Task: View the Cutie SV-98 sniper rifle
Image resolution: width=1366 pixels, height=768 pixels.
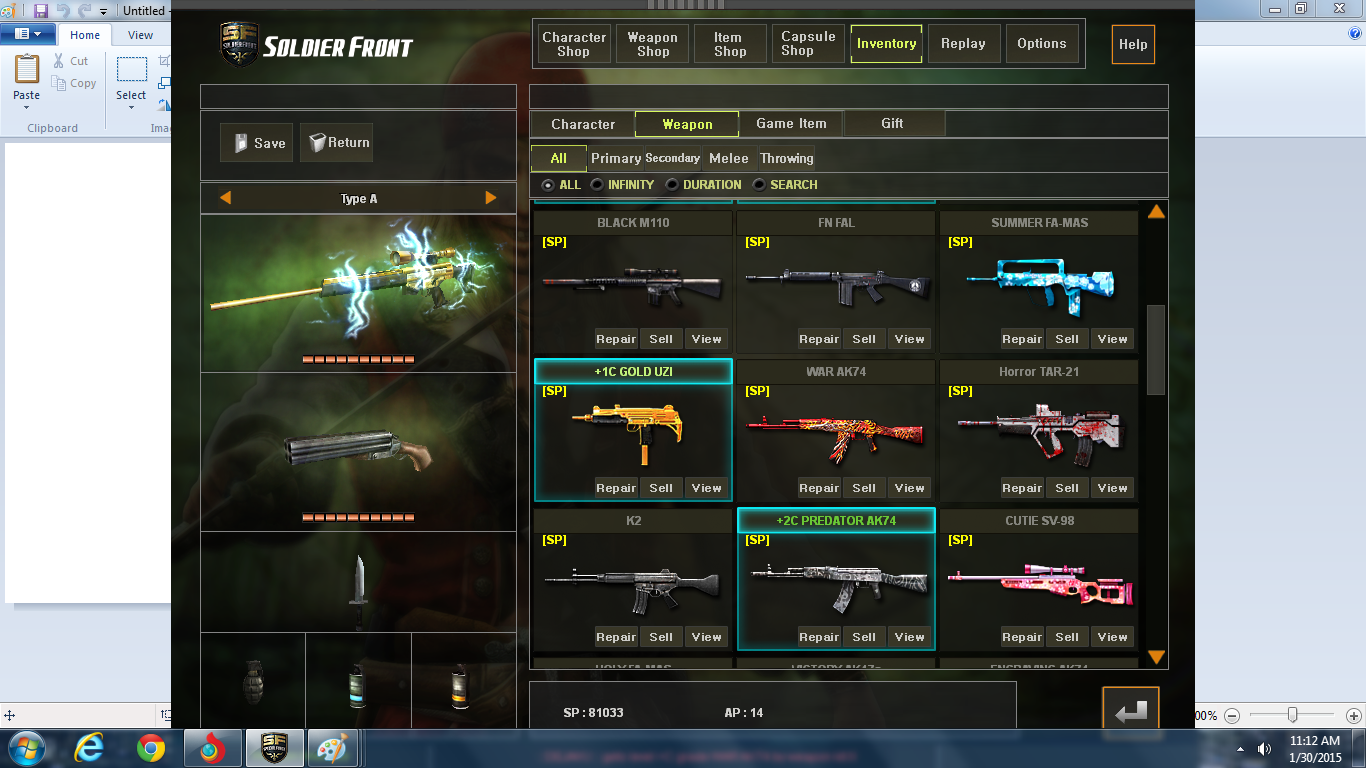Action: click(1112, 637)
